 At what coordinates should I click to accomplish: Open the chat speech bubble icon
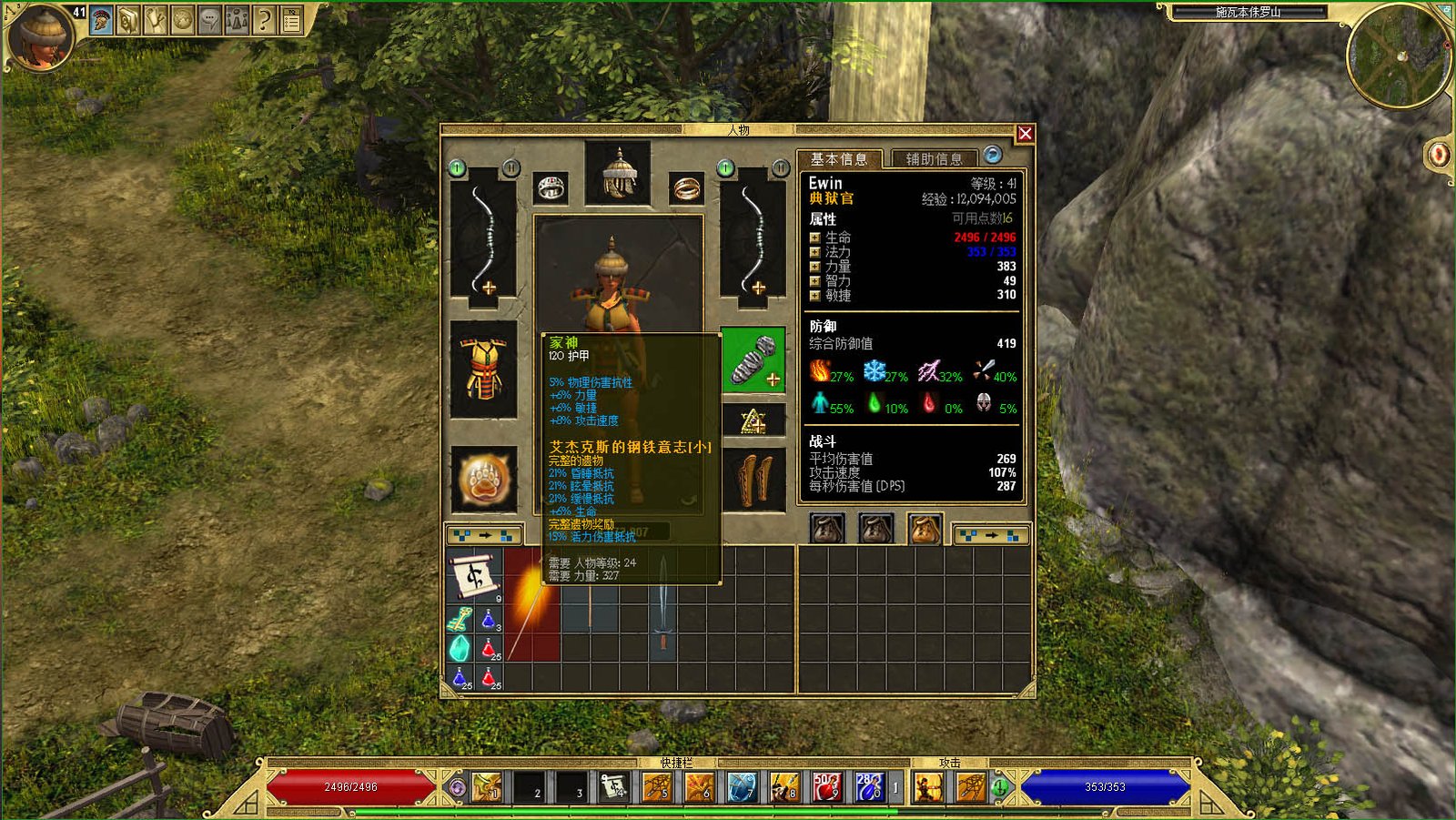[x=208, y=19]
